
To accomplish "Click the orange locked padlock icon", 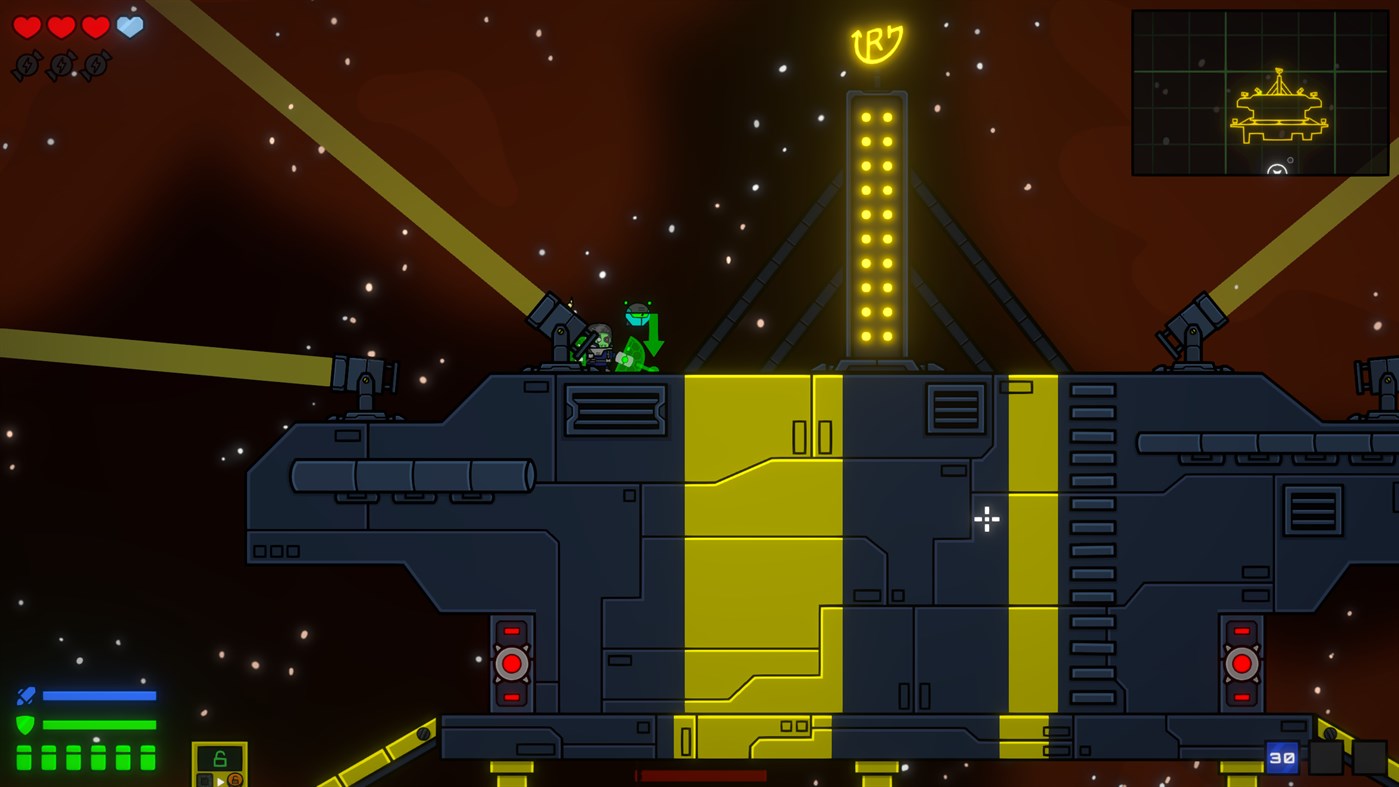I will coord(236,781).
